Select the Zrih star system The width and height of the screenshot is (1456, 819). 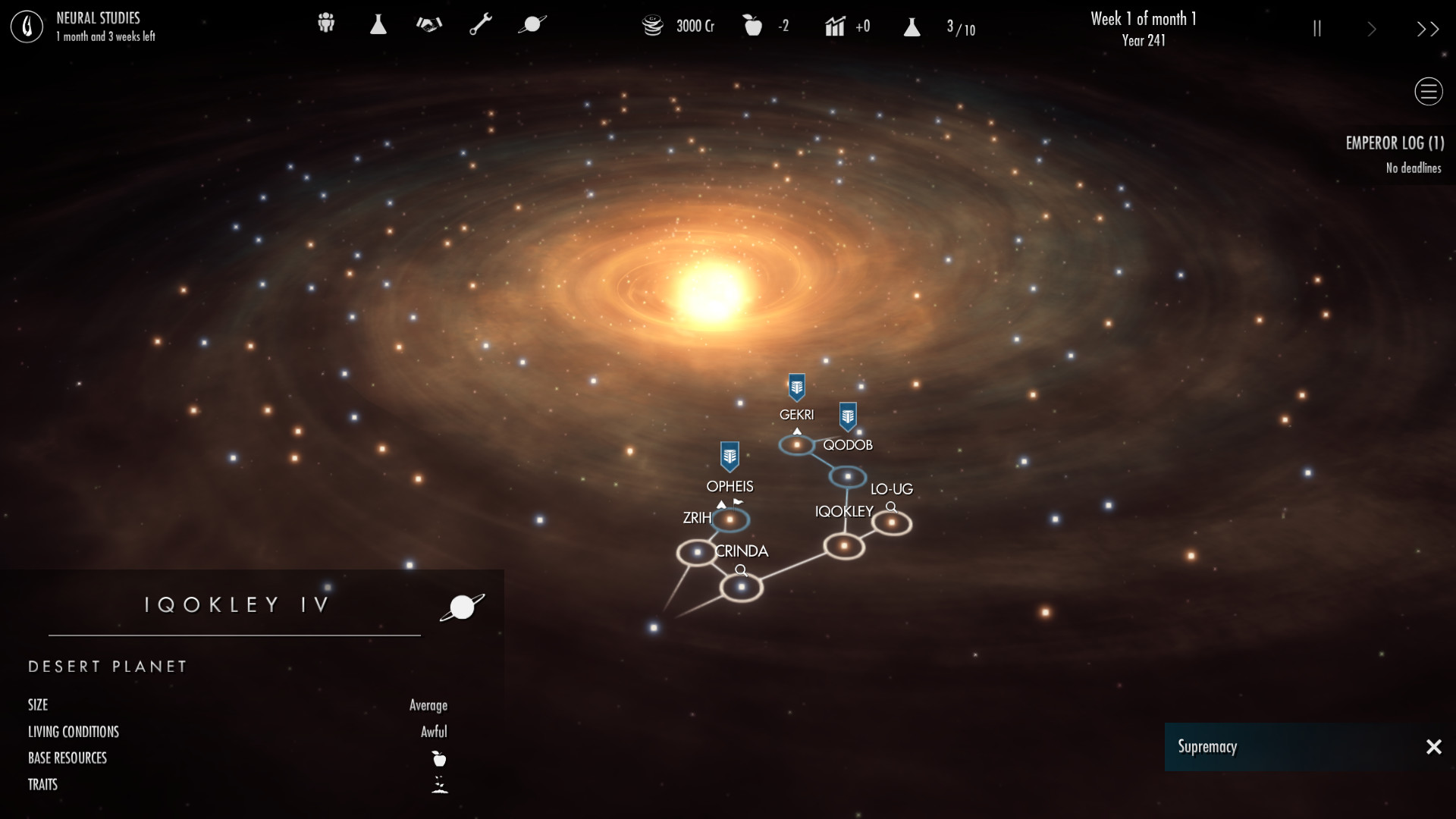pyautogui.click(x=696, y=552)
